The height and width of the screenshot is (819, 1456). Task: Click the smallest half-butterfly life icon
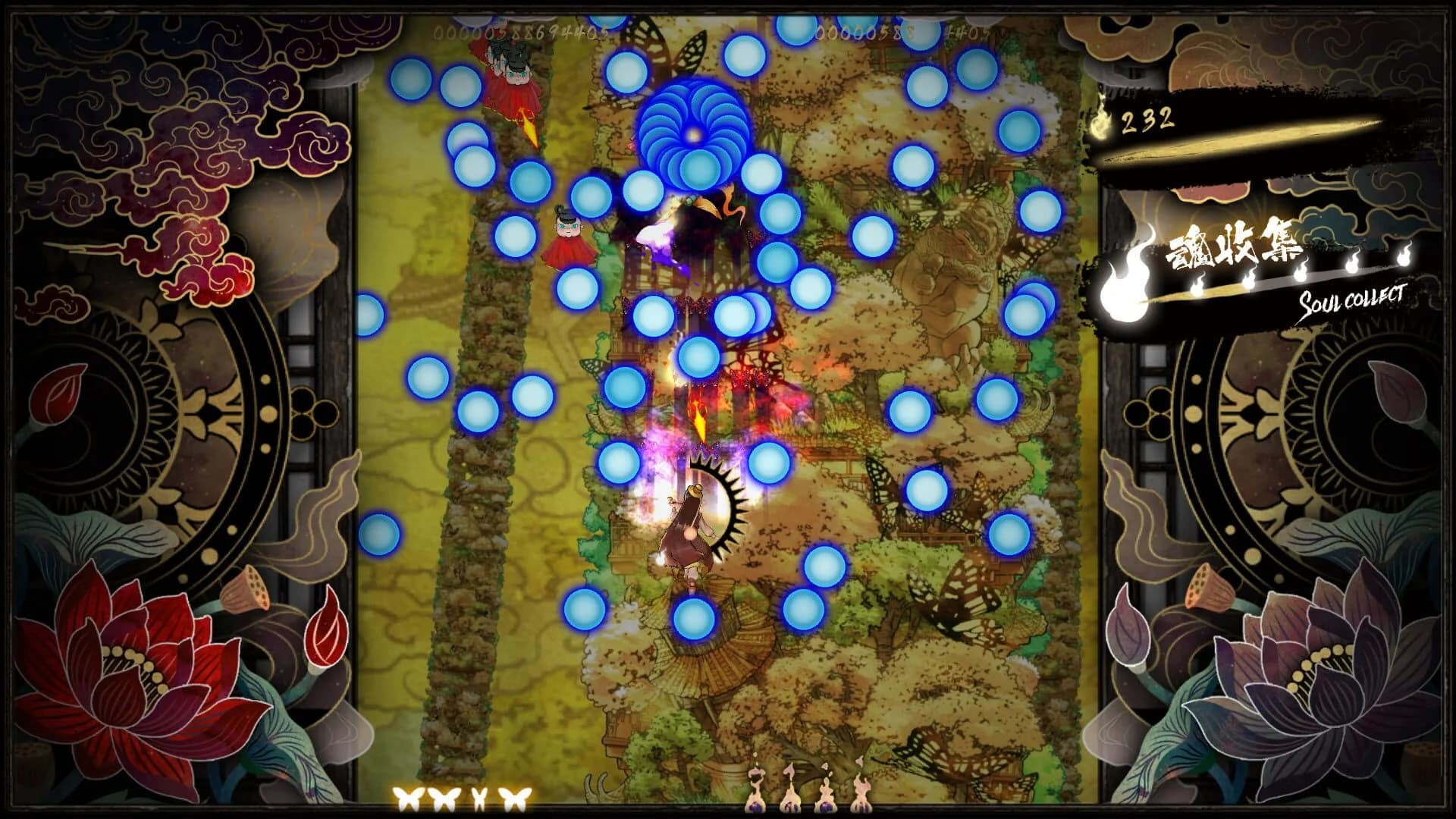(479, 798)
